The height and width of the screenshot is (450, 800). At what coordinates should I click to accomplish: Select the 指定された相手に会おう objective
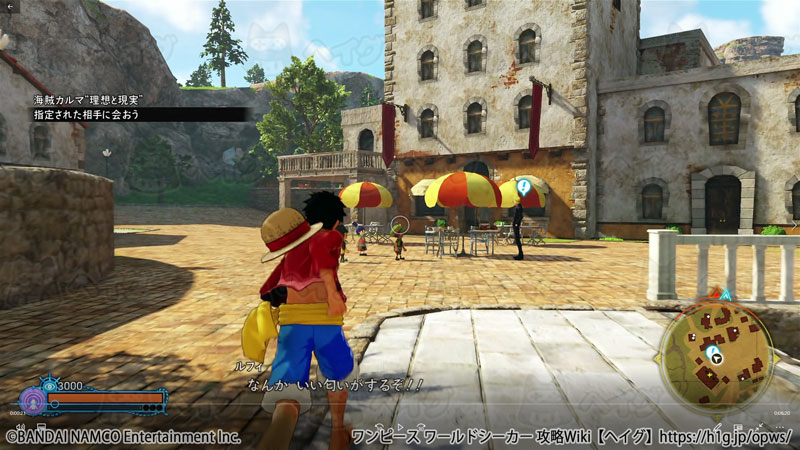[x=87, y=115]
